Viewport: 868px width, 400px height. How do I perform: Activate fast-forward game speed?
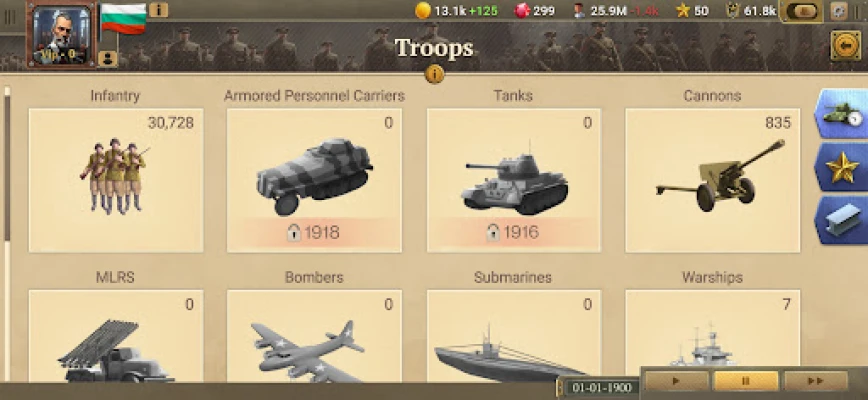click(x=815, y=381)
